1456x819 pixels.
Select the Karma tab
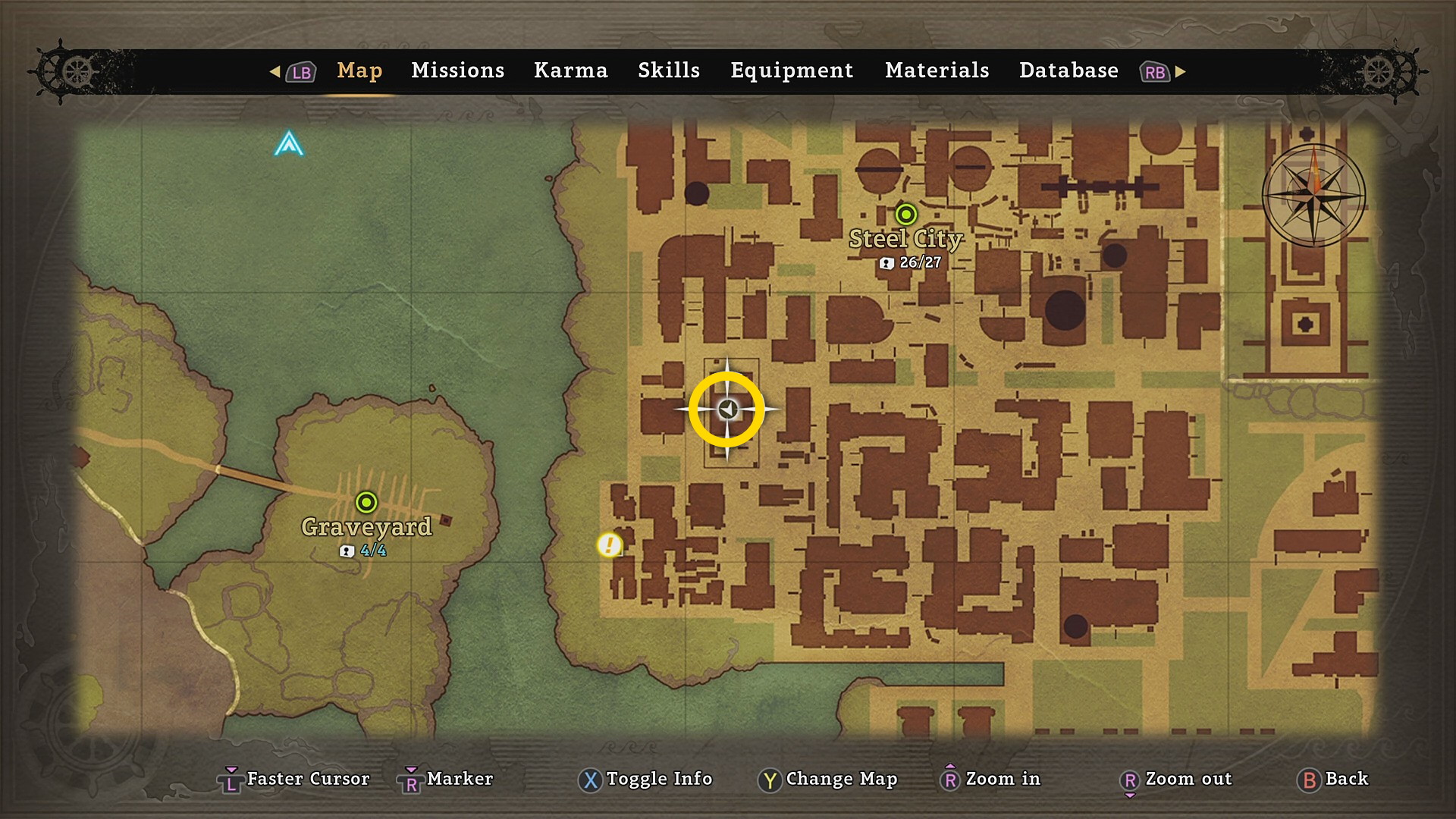(x=570, y=71)
